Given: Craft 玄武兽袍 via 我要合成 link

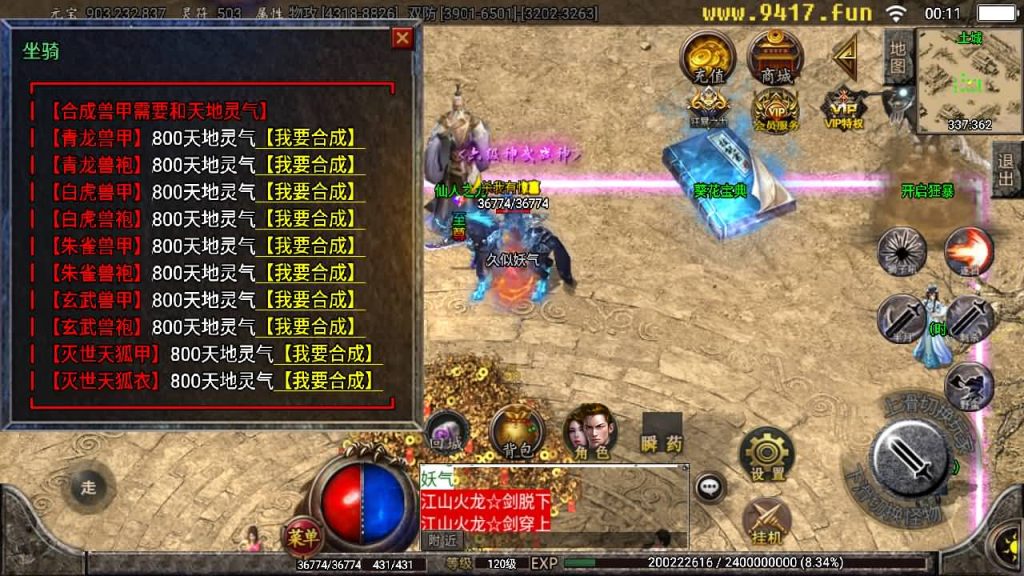Looking at the screenshot, I should point(314,327).
